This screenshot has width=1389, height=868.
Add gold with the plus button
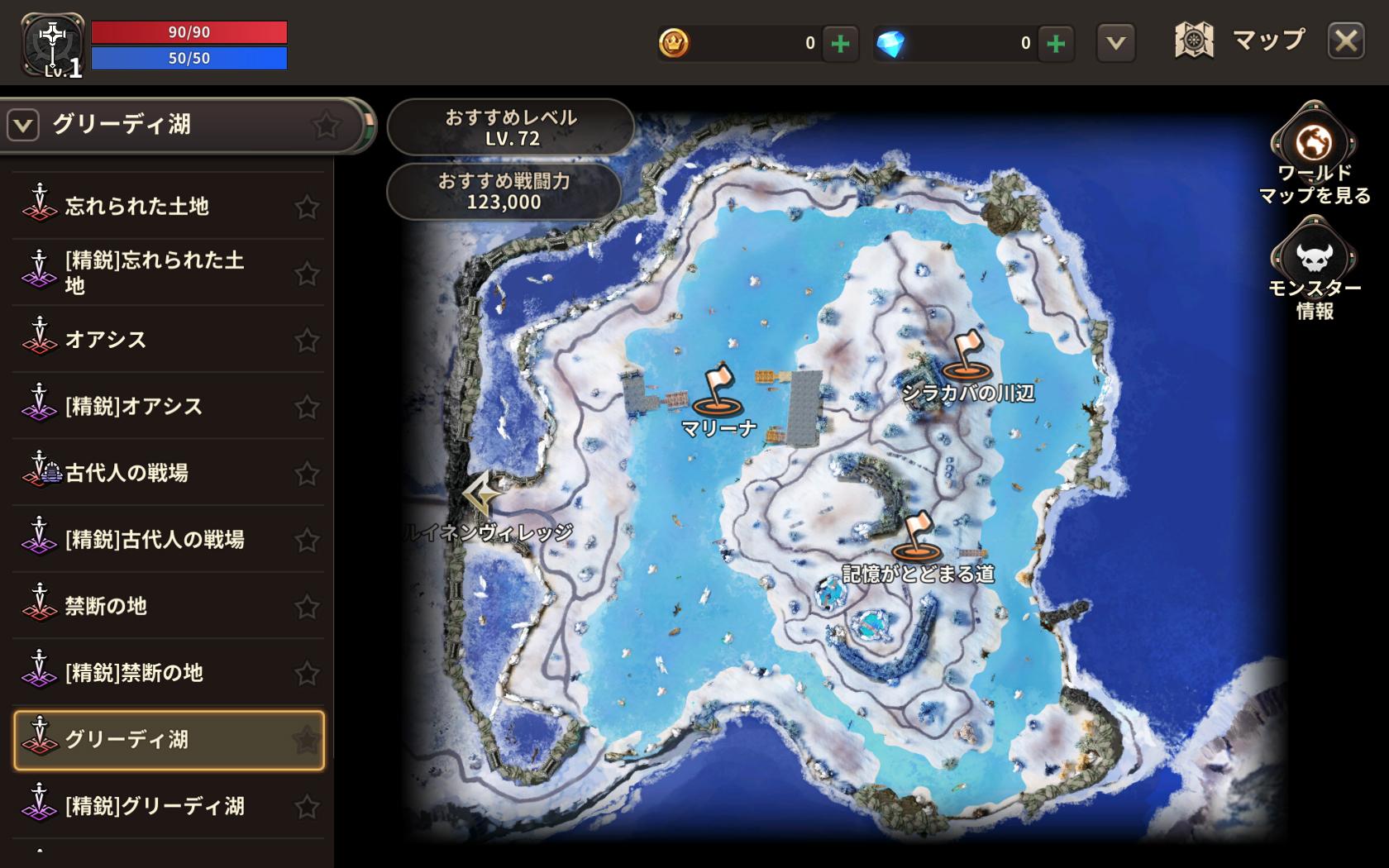click(x=840, y=43)
